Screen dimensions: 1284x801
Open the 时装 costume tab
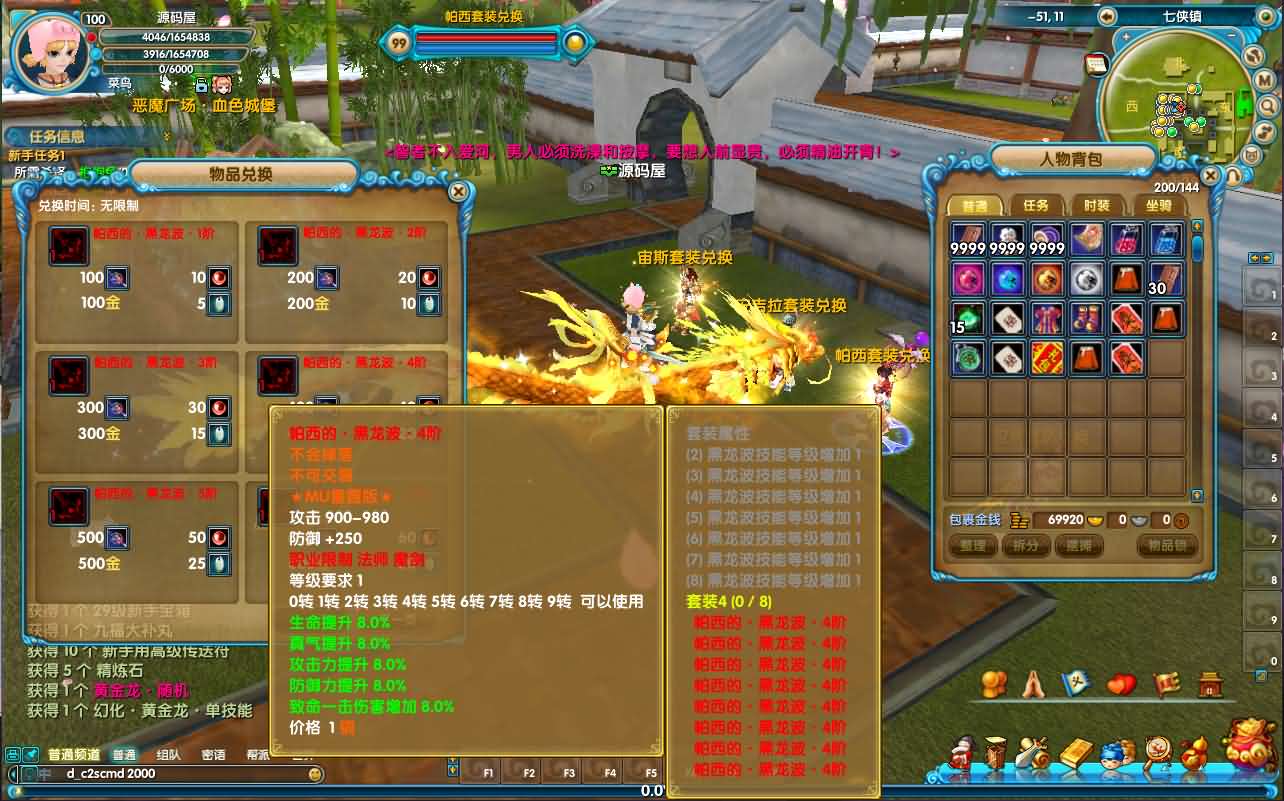click(x=1097, y=206)
